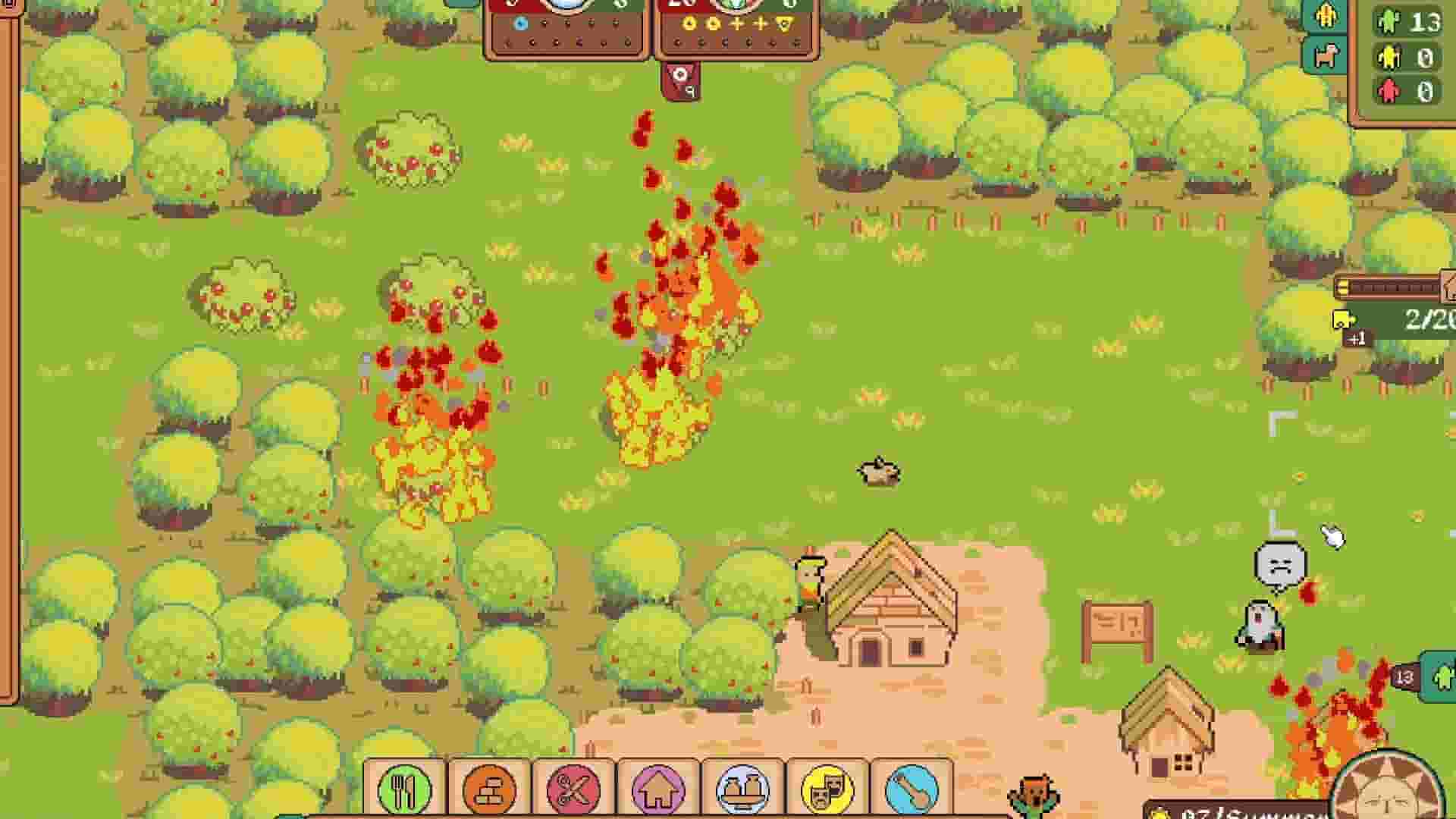The width and height of the screenshot is (1456, 819).
Task: Toggle the red villager population filter
Action: 1390,89
